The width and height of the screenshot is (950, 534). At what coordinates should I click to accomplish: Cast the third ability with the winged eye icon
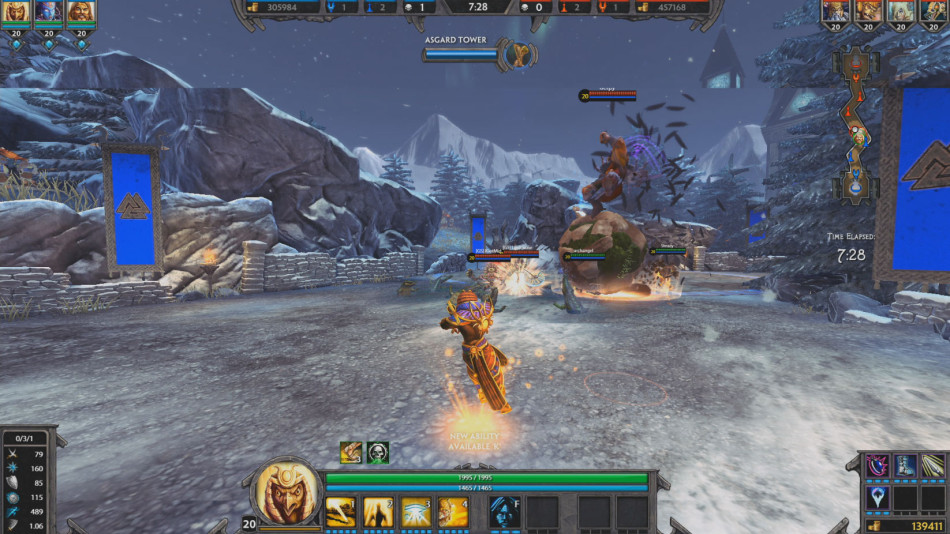(x=416, y=511)
